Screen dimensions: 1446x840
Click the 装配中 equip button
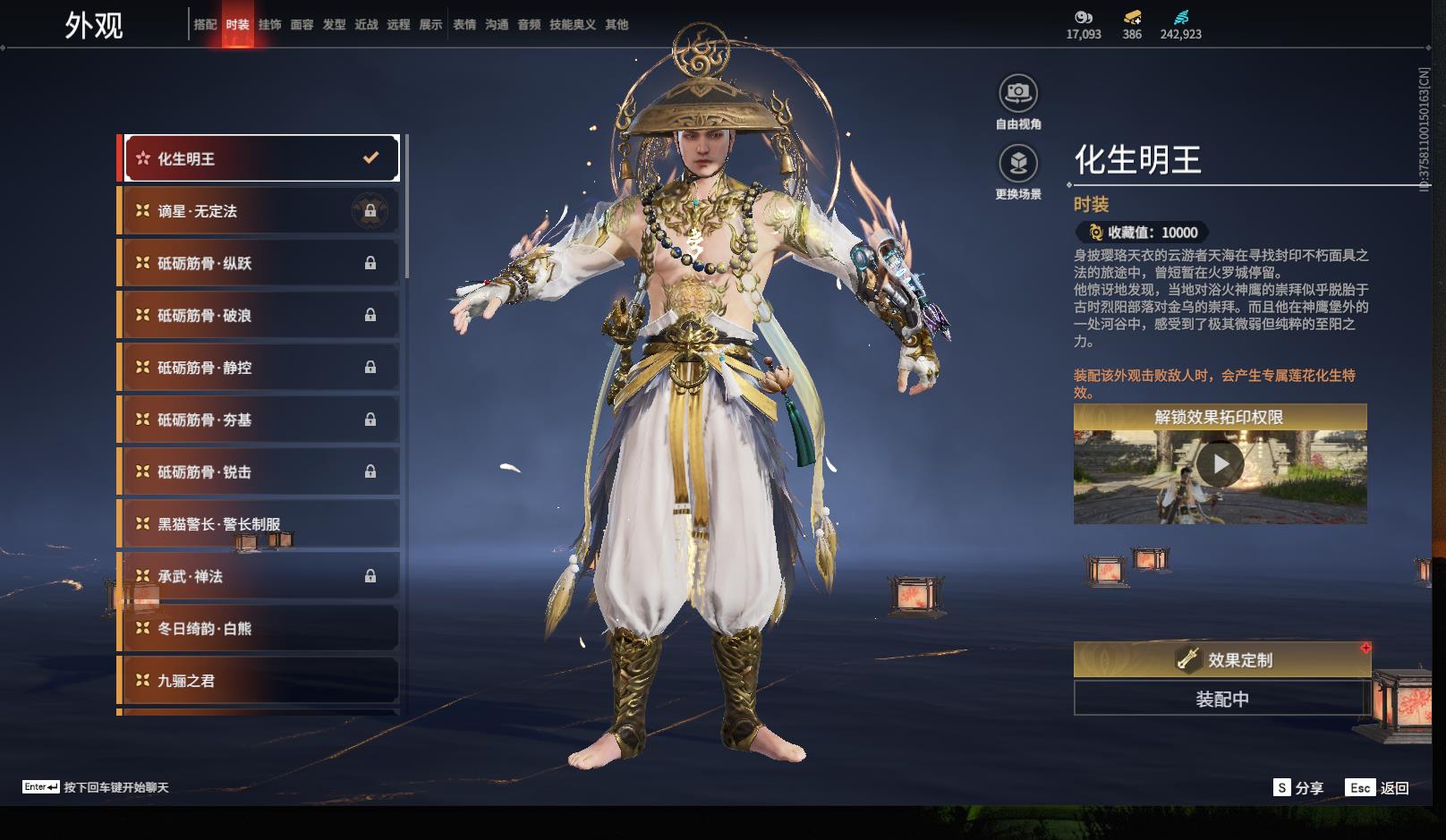point(1222,699)
